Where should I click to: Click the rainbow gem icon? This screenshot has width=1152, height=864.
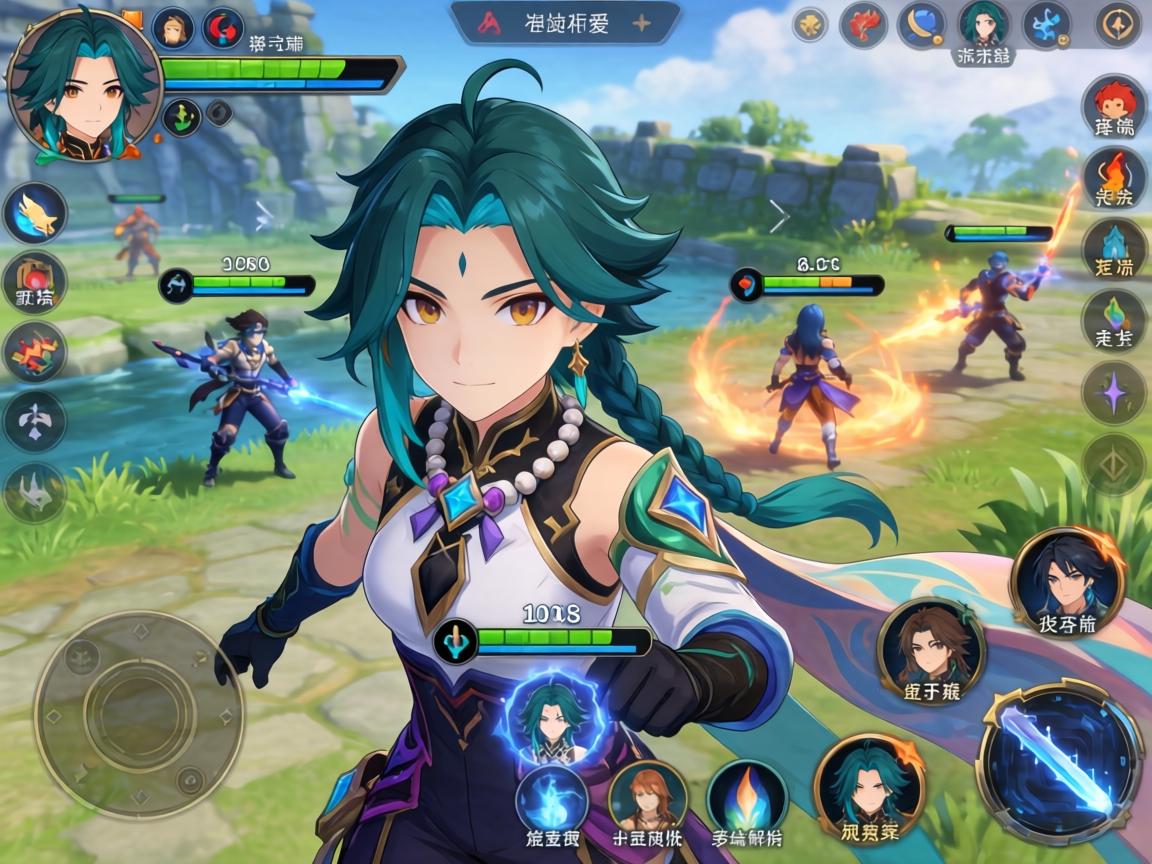click(x=1114, y=318)
